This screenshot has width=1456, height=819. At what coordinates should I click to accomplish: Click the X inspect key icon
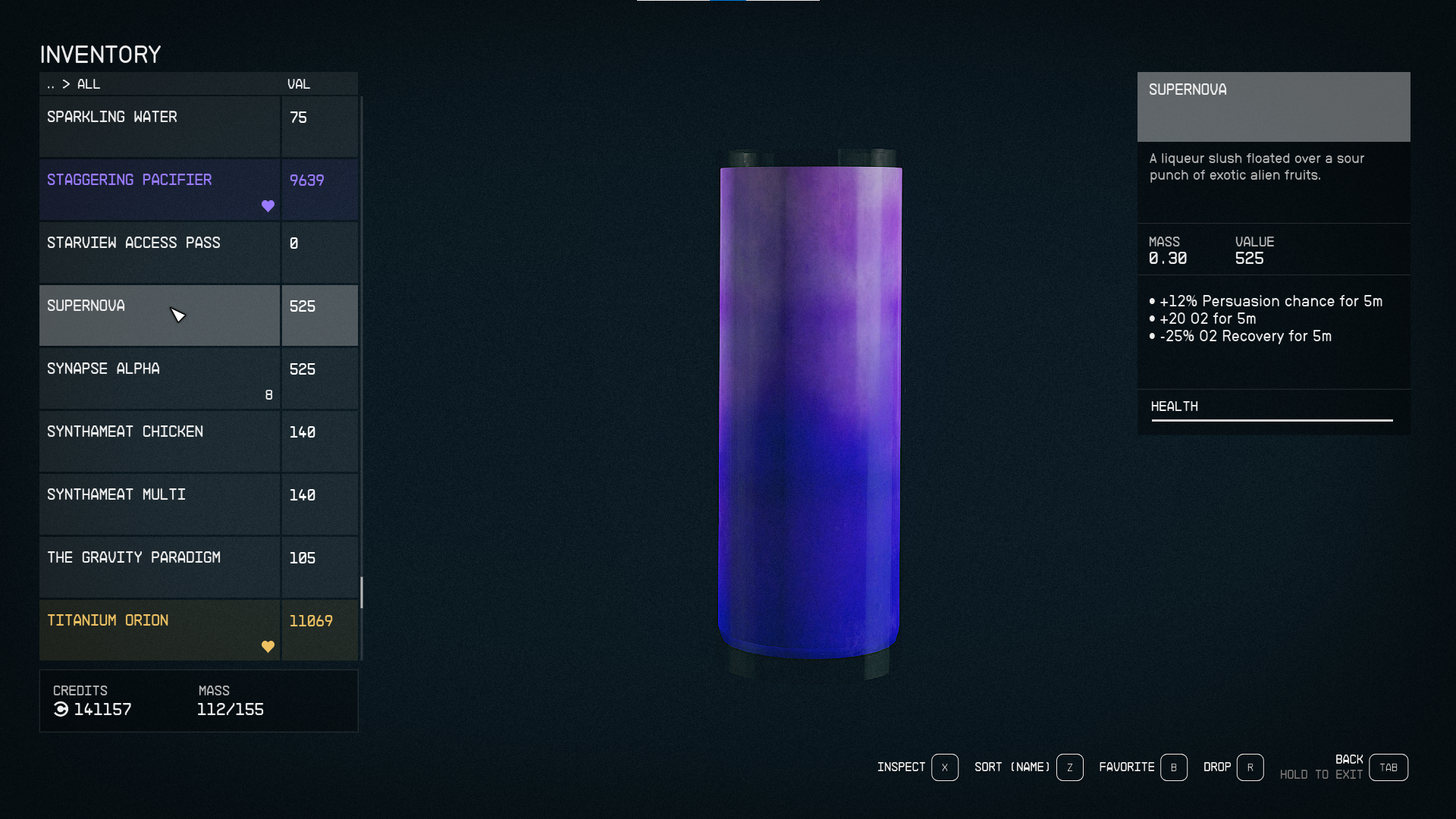(x=944, y=767)
